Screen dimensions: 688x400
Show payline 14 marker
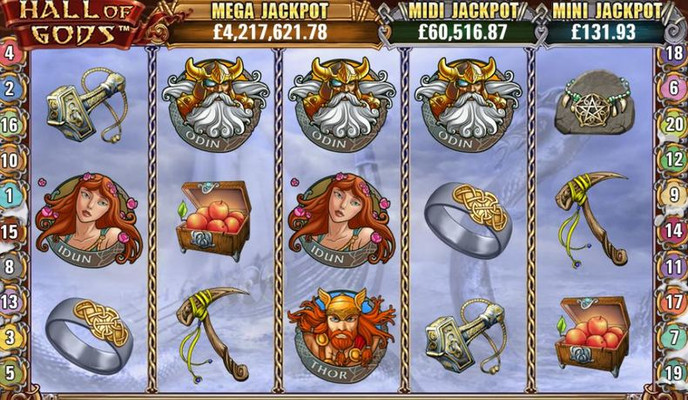[675, 232]
